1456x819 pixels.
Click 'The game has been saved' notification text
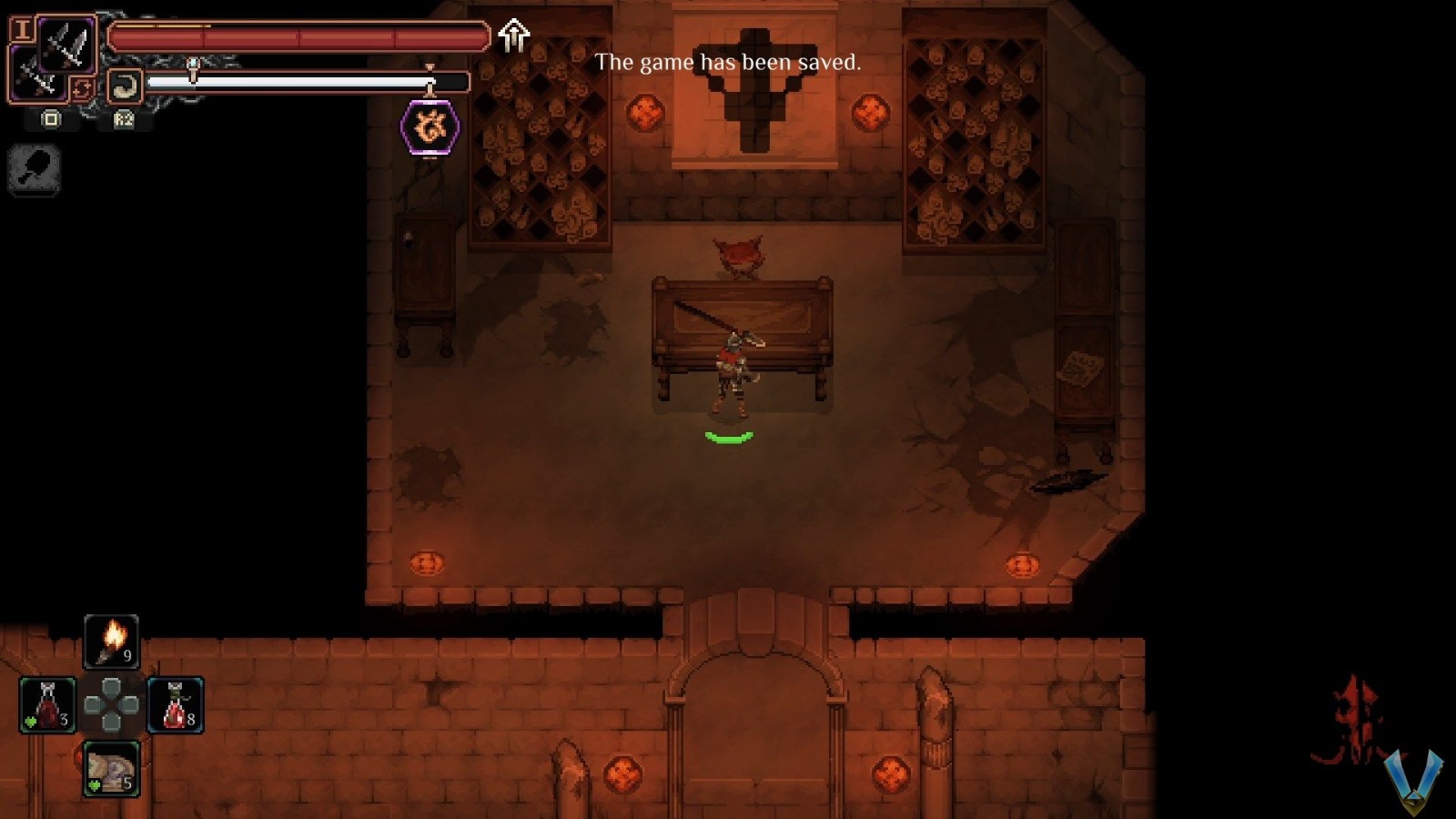tap(727, 64)
